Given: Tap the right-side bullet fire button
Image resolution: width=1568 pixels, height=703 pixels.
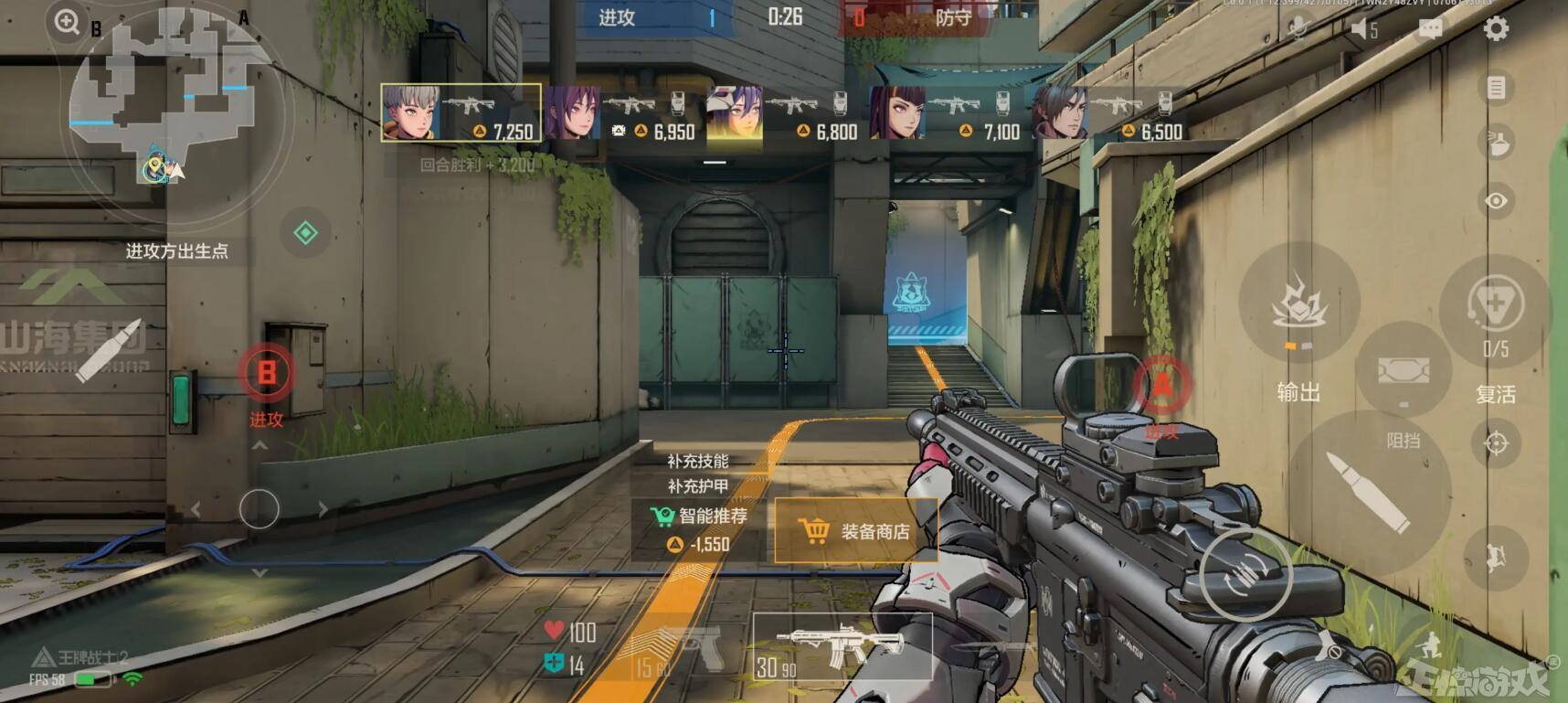Looking at the screenshot, I should (x=1368, y=492).
